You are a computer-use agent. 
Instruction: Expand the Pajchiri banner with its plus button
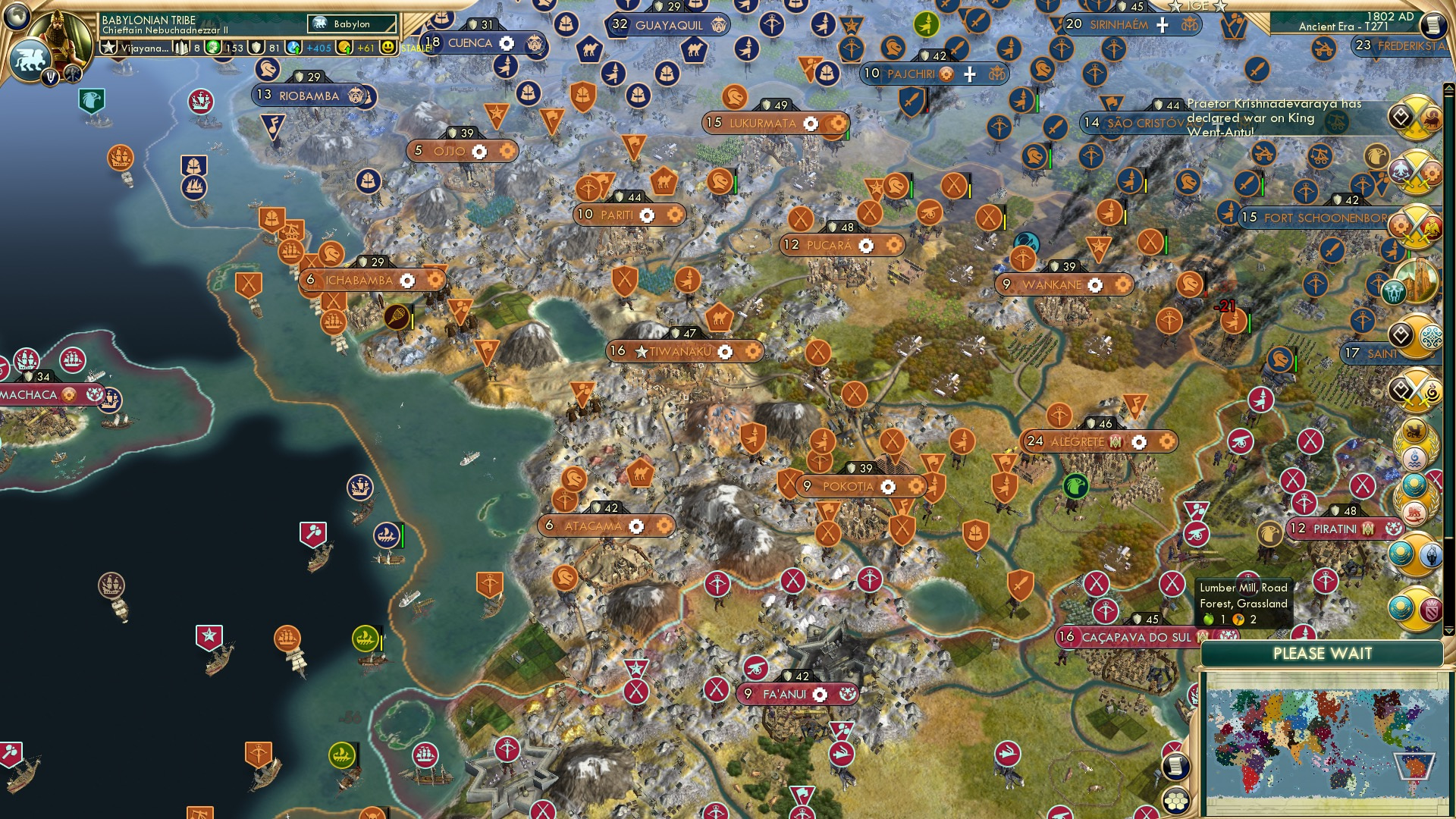point(969,75)
